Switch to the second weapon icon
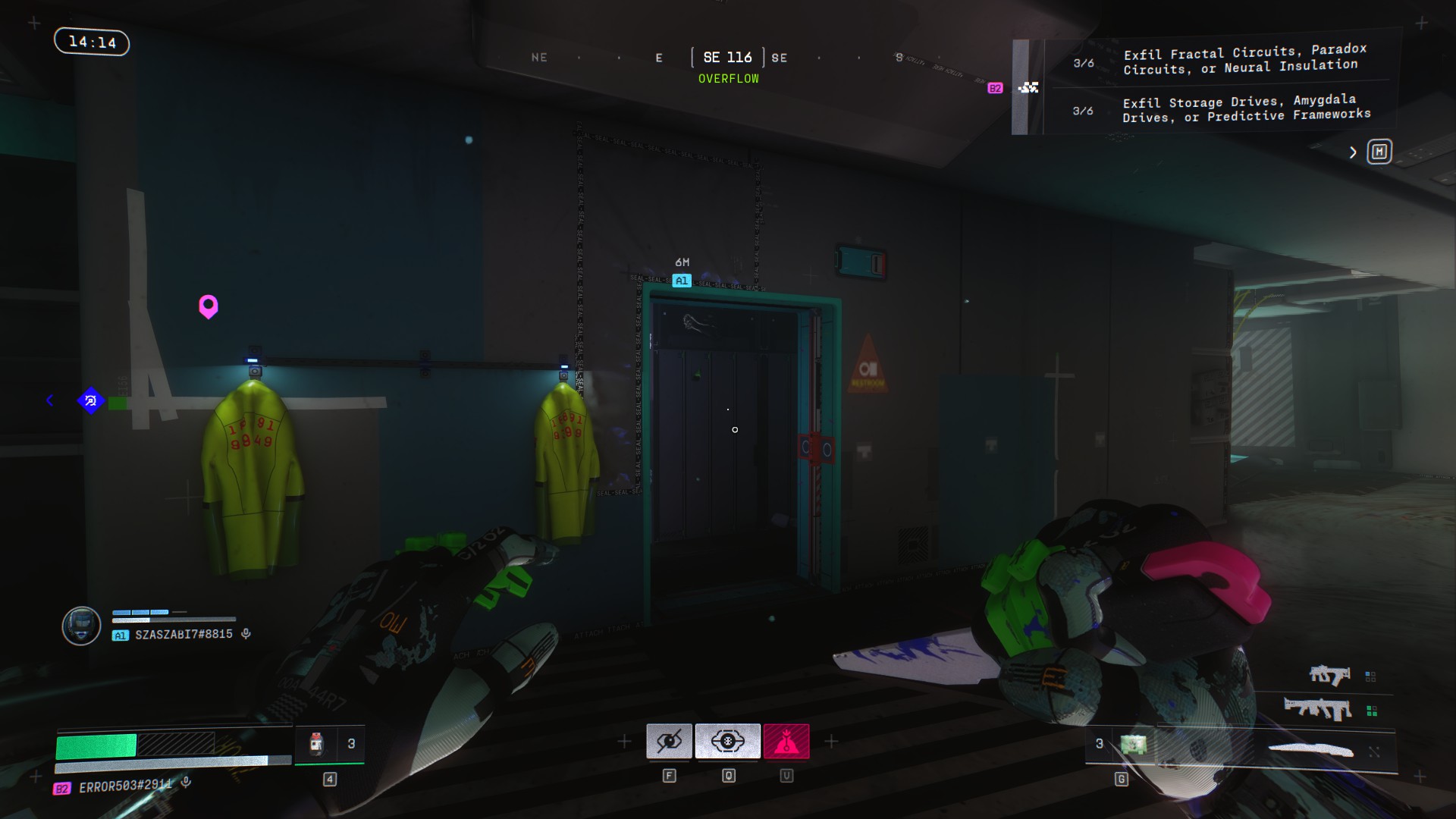Screen dimensions: 1456x819 point(1318,710)
